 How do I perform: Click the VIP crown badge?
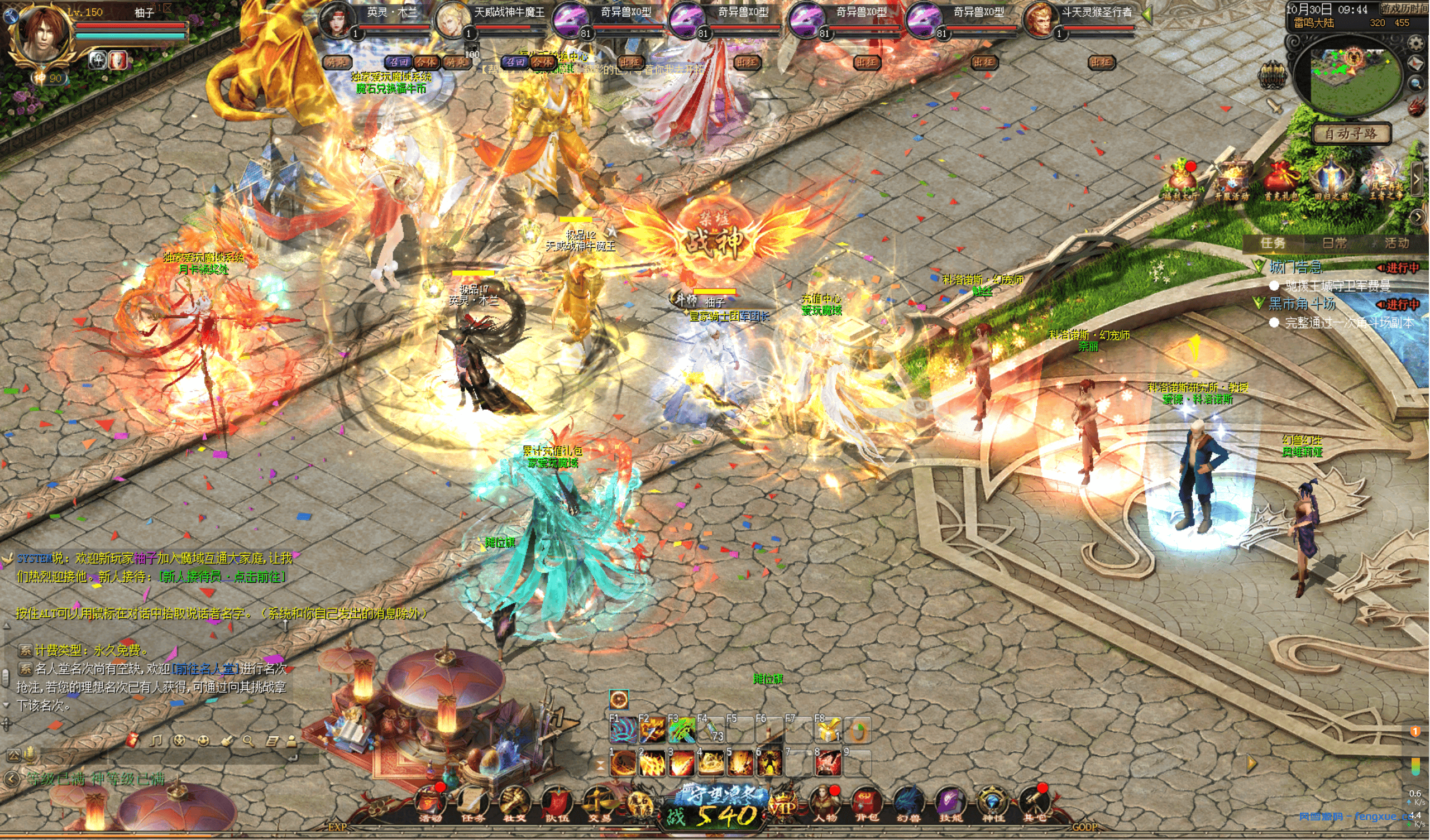point(782,805)
